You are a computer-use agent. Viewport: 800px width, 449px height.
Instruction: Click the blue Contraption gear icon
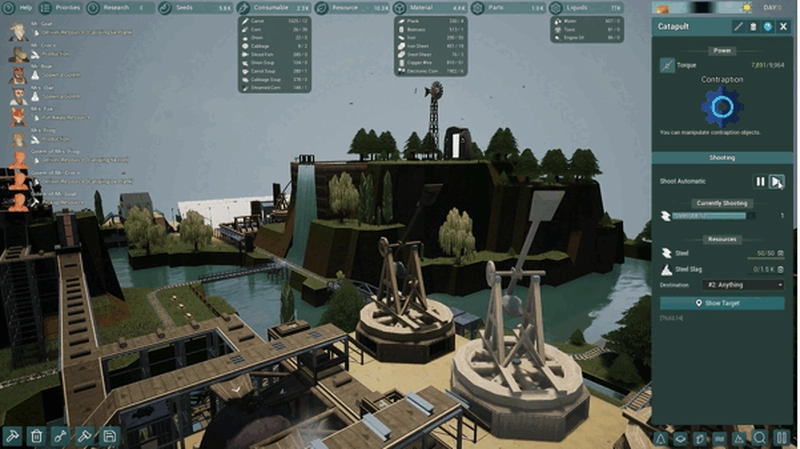(x=722, y=104)
